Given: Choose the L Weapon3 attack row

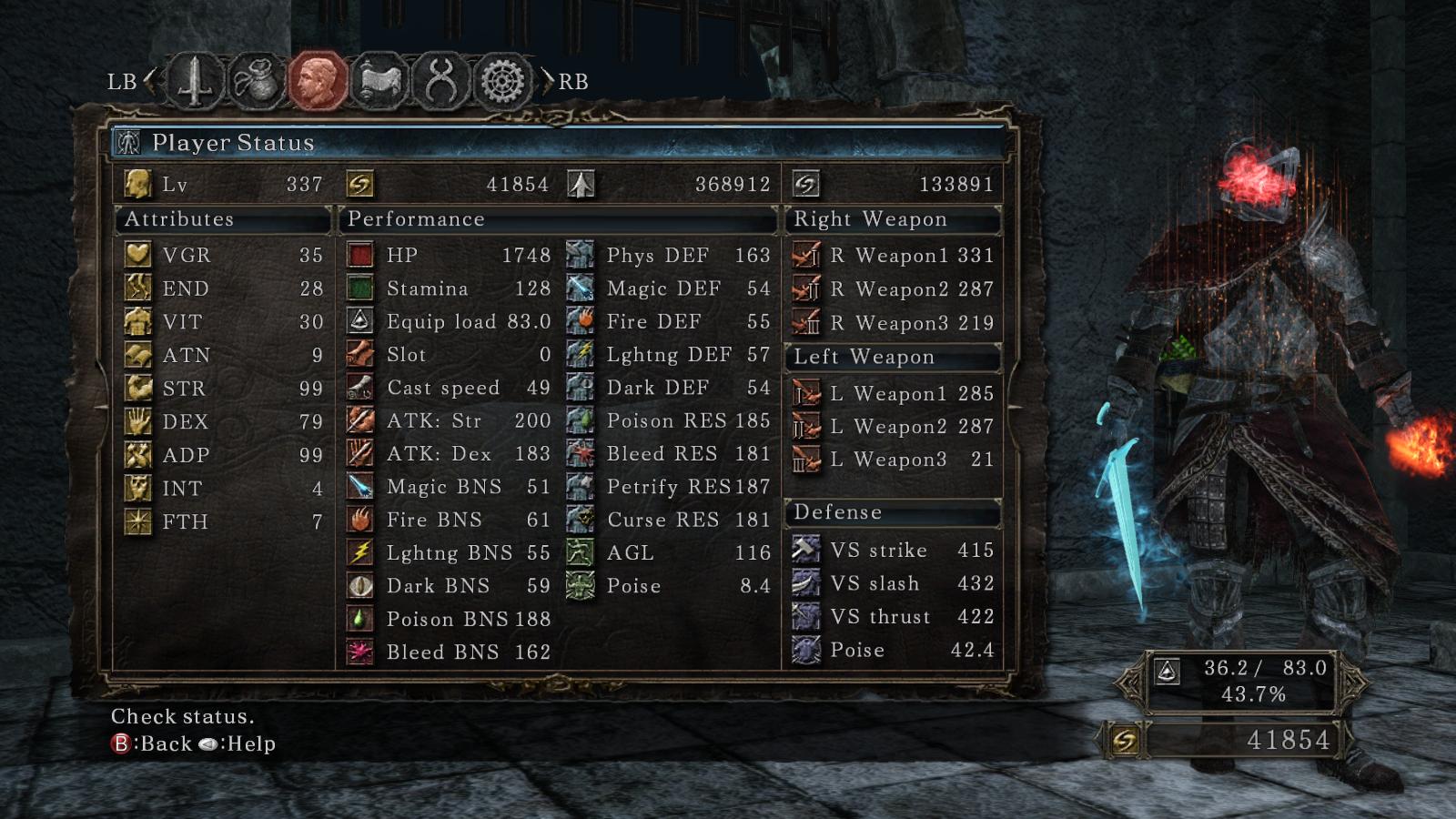Looking at the screenshot, I should point(893,460).
